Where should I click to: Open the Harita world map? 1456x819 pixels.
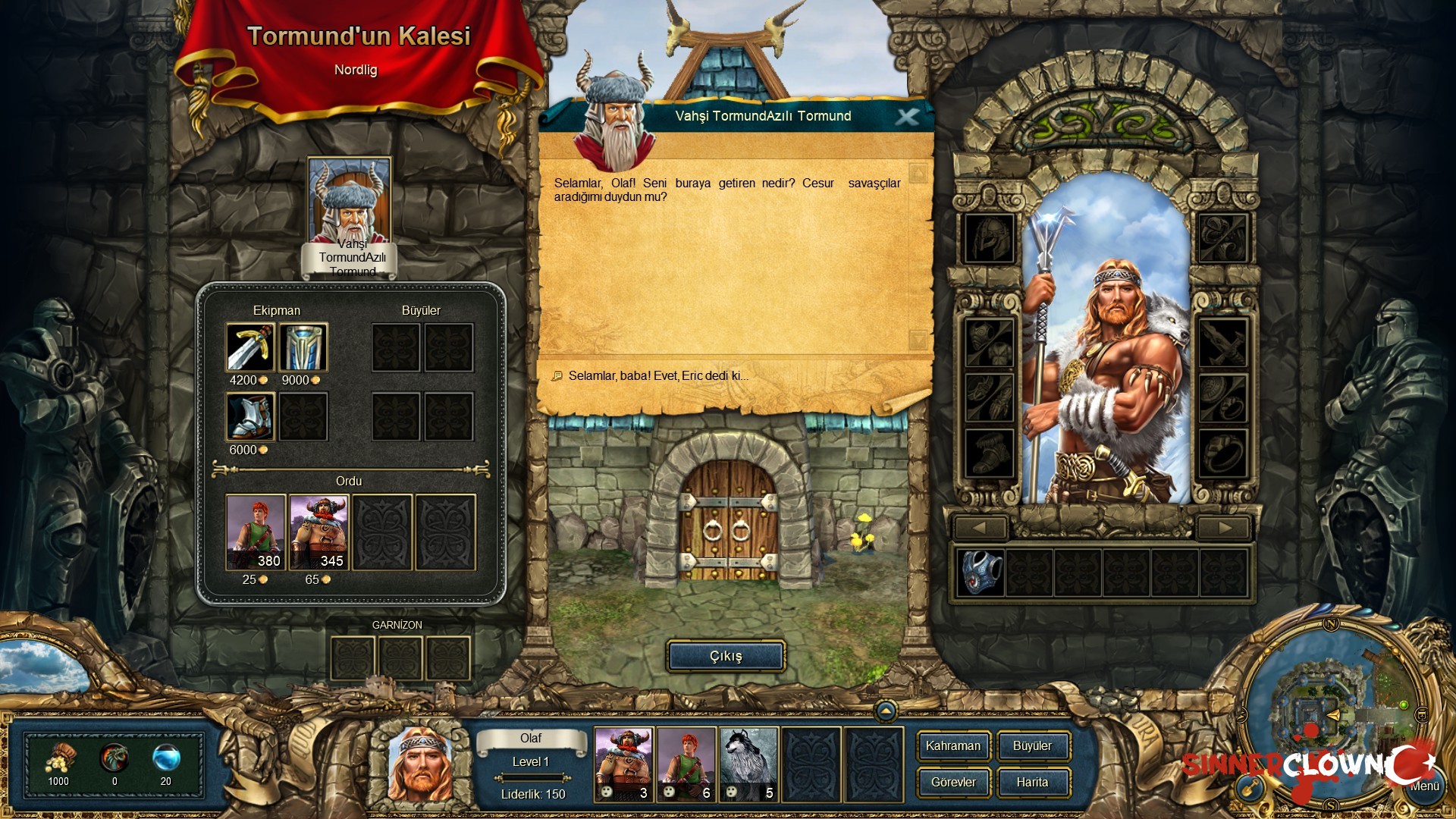tap(1032, 783)
